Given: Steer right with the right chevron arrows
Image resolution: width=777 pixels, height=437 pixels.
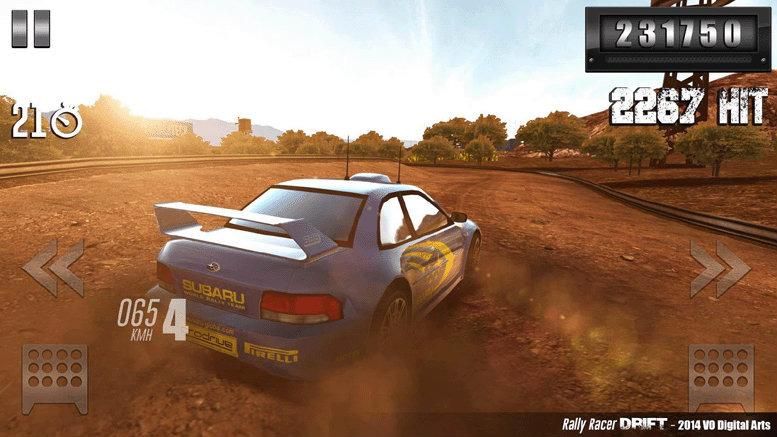Looking at the screenshot, I should tap(719, 267).
